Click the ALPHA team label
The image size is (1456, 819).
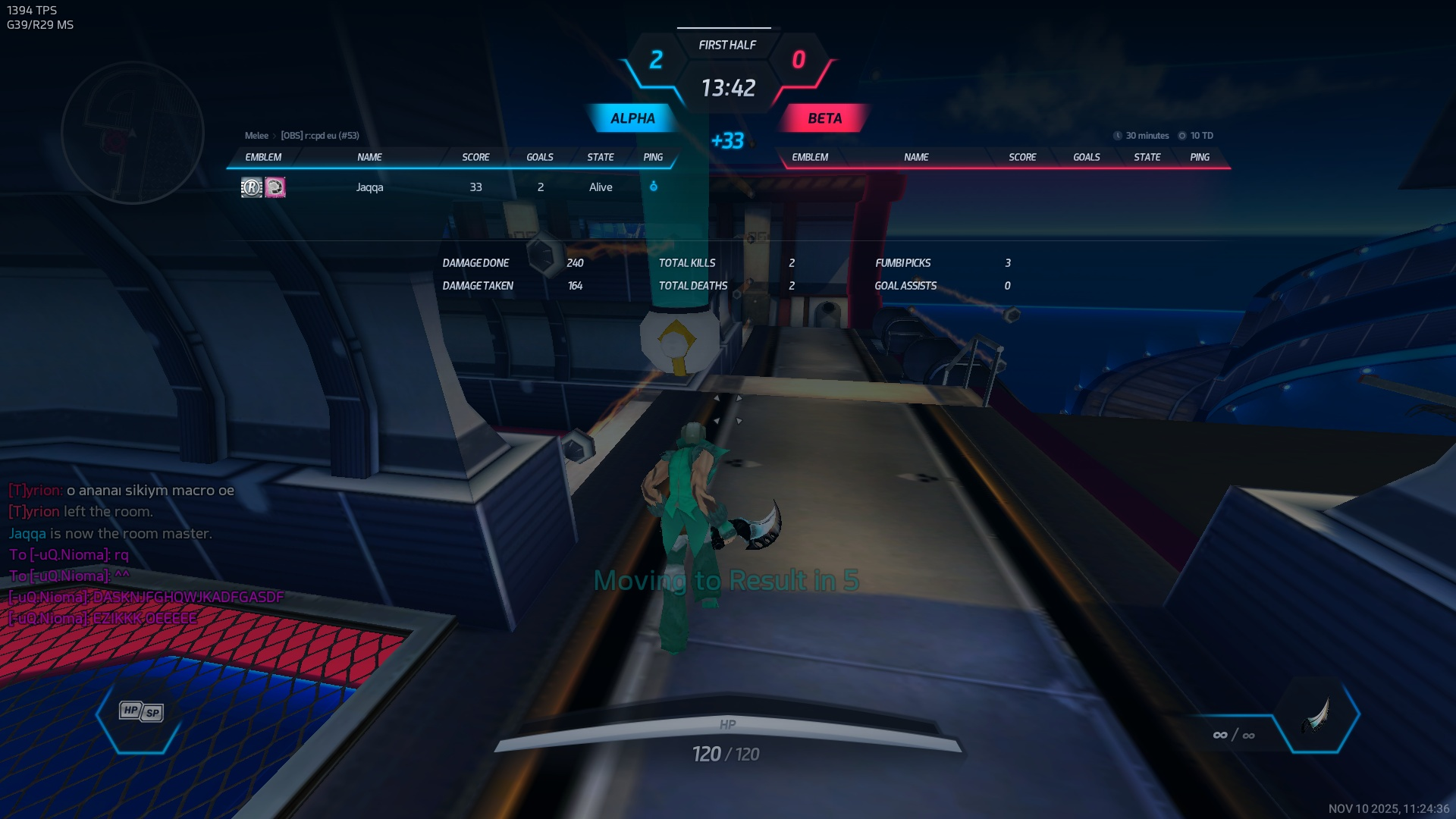tap(632, 118)
